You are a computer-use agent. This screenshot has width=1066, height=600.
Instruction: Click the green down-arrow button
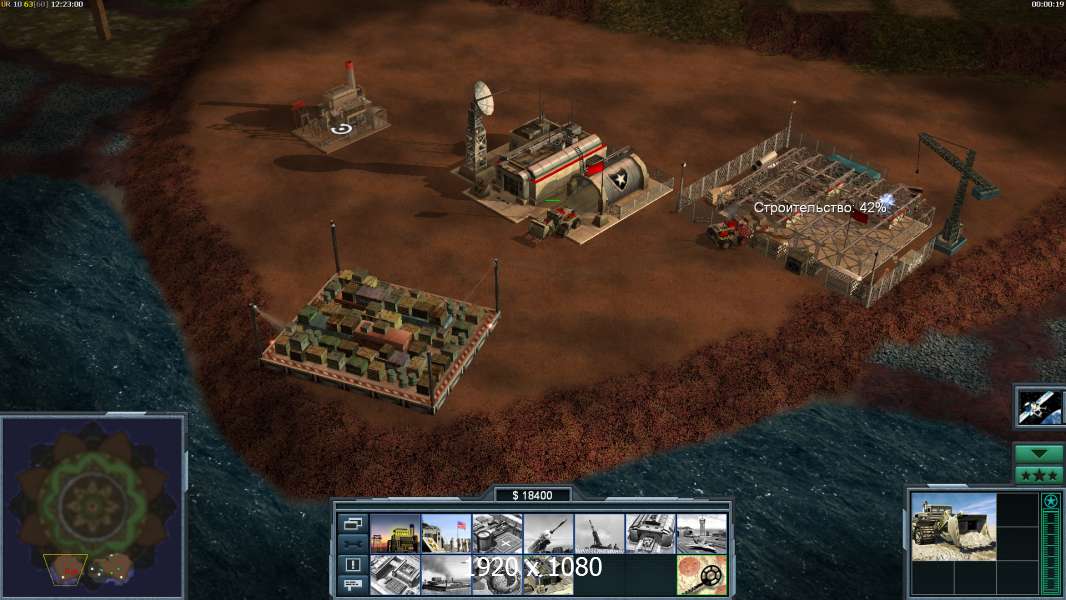click(x=1039, y=453)
